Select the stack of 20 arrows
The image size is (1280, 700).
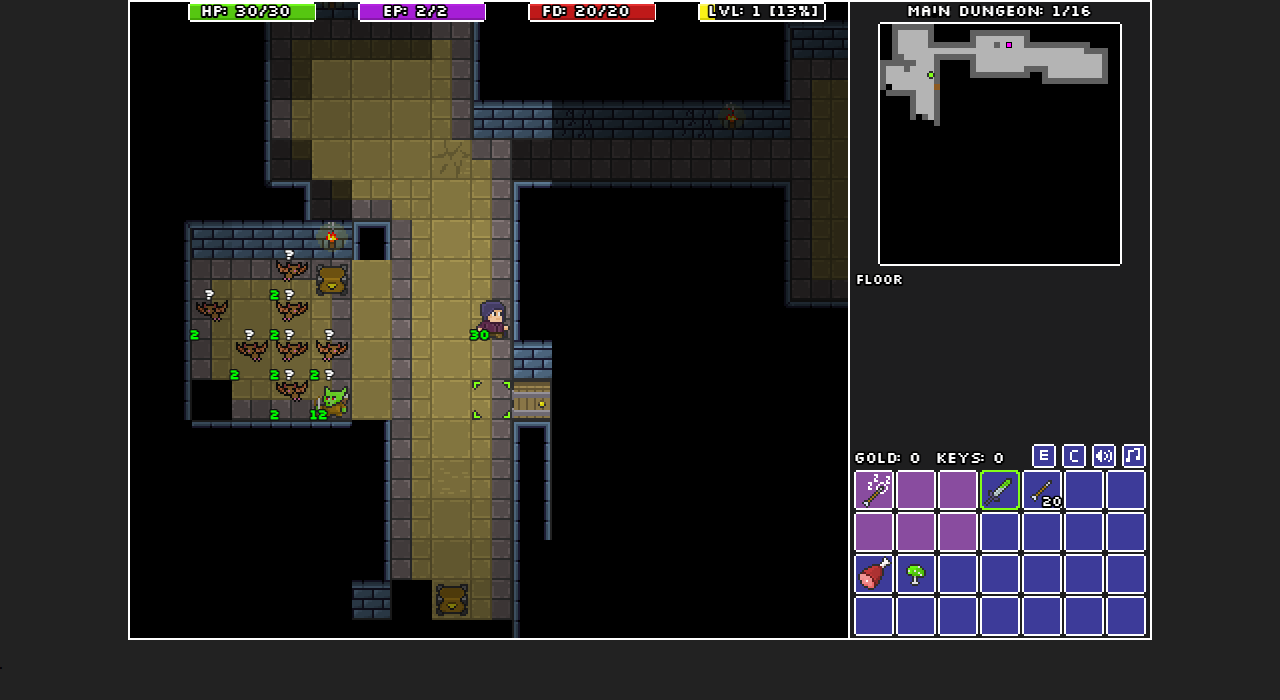[1042, 490]
